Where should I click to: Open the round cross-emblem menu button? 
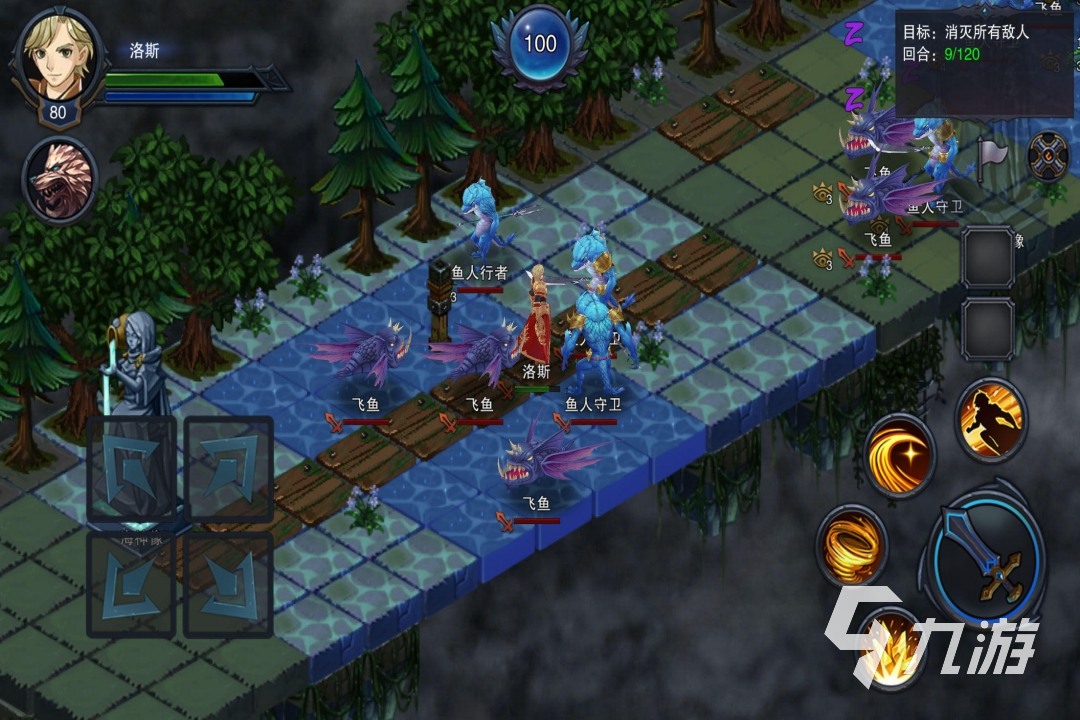click(1048, 155)
